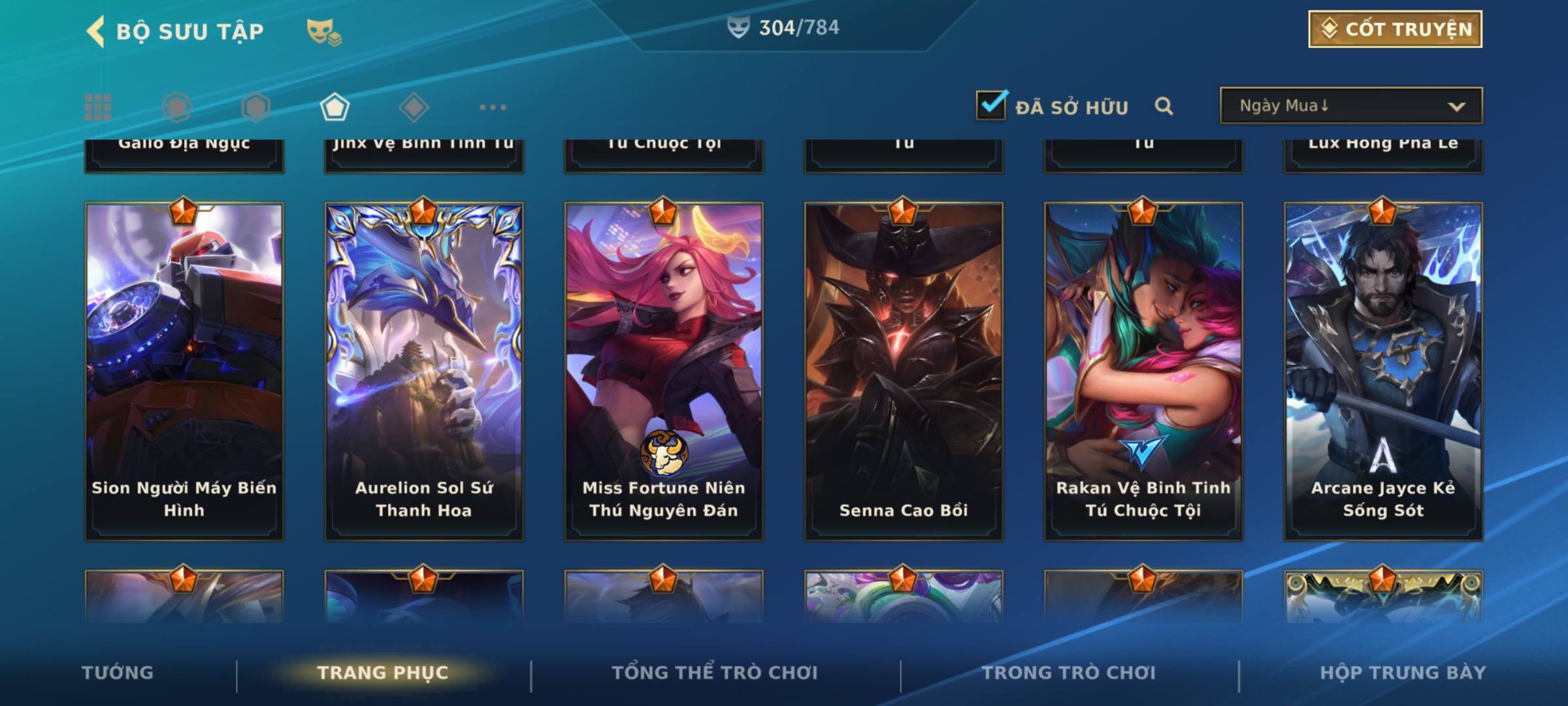Go back from Bộ Sưu Tập
The height and width of the screenshot is (706, 1568).
click(96, 31)
